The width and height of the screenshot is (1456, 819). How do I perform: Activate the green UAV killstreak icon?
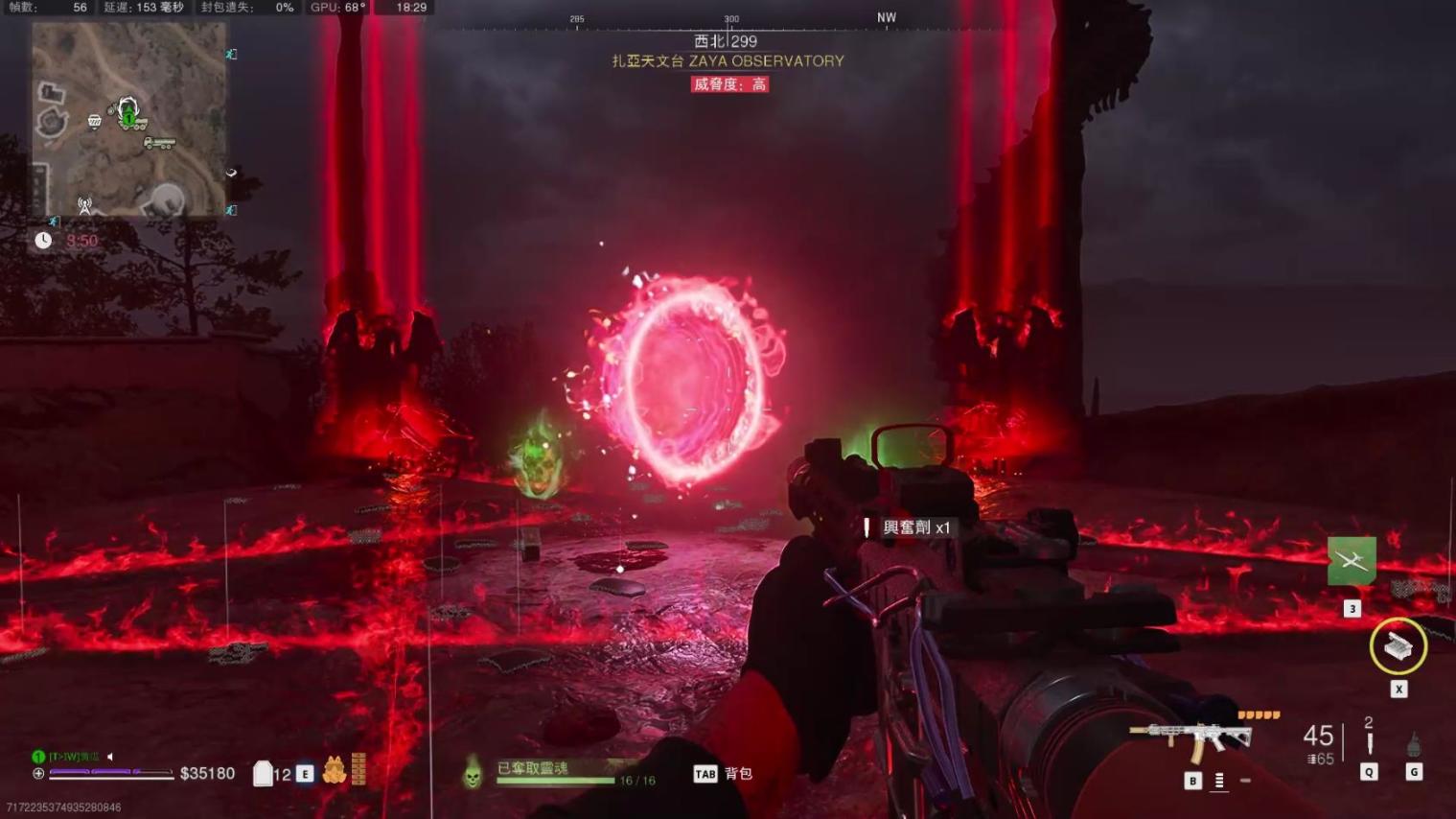(1352, 560)
